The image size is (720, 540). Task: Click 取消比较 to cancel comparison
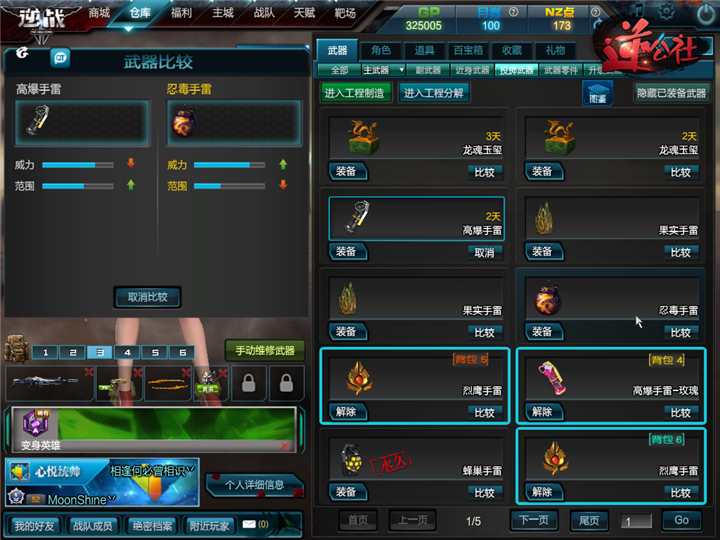coord(148,297)
